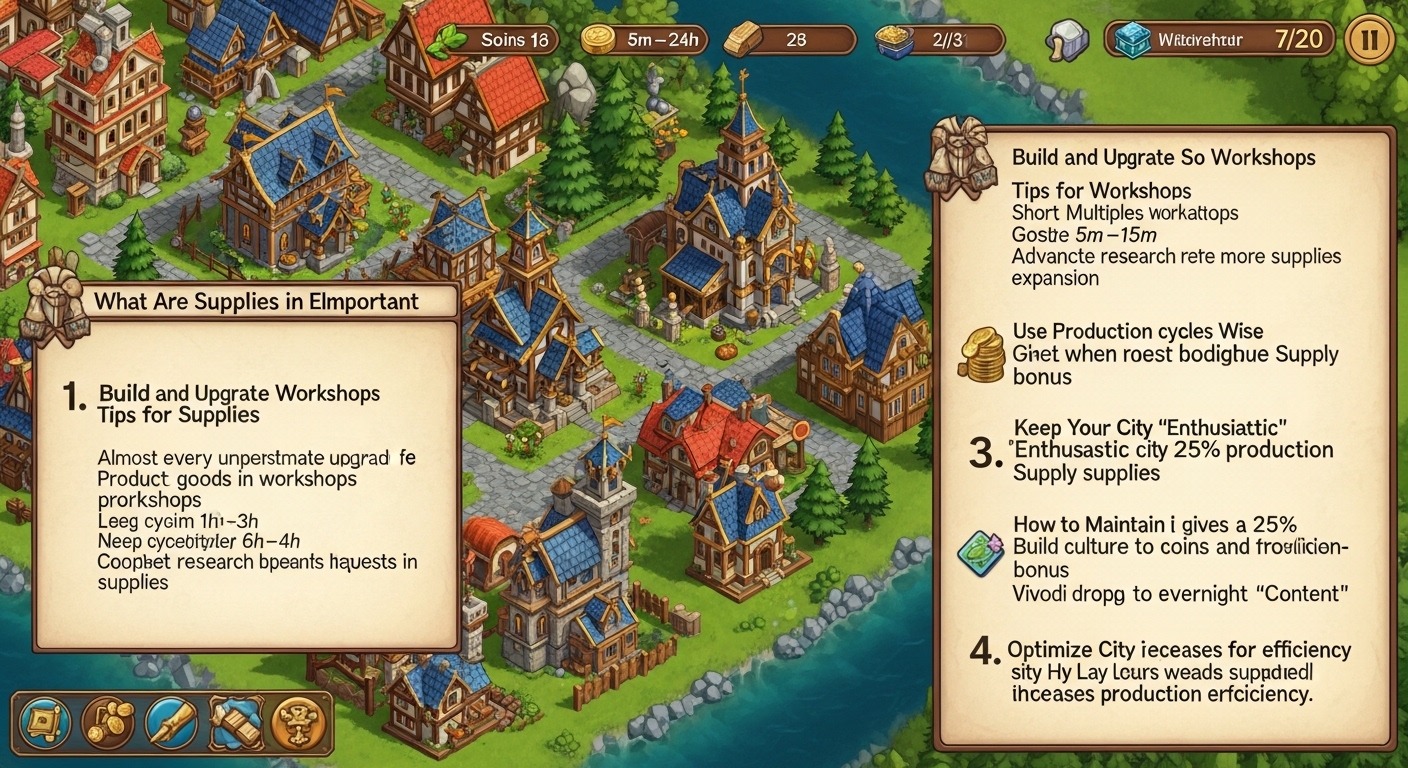Choose the quill pen toolbar icon

click(172, 720)
